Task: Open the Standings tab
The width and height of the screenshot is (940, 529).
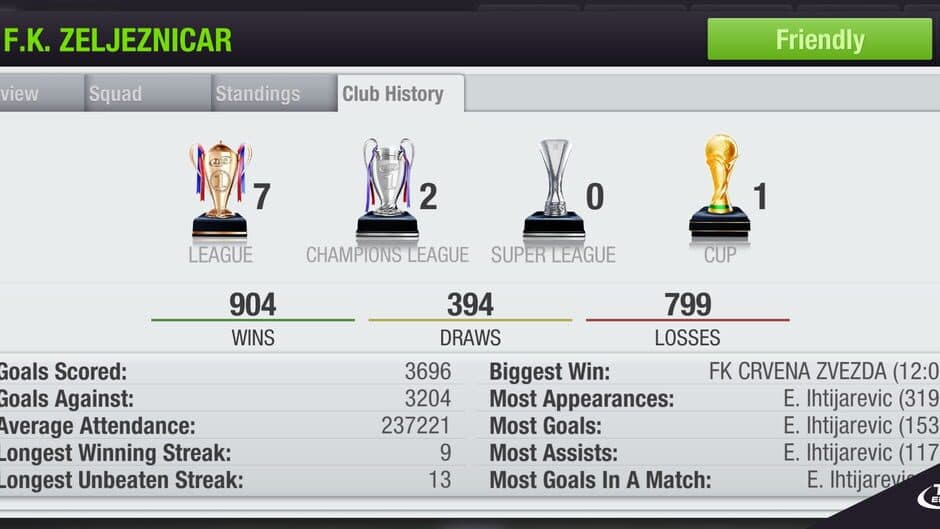Action: point(257,94)
